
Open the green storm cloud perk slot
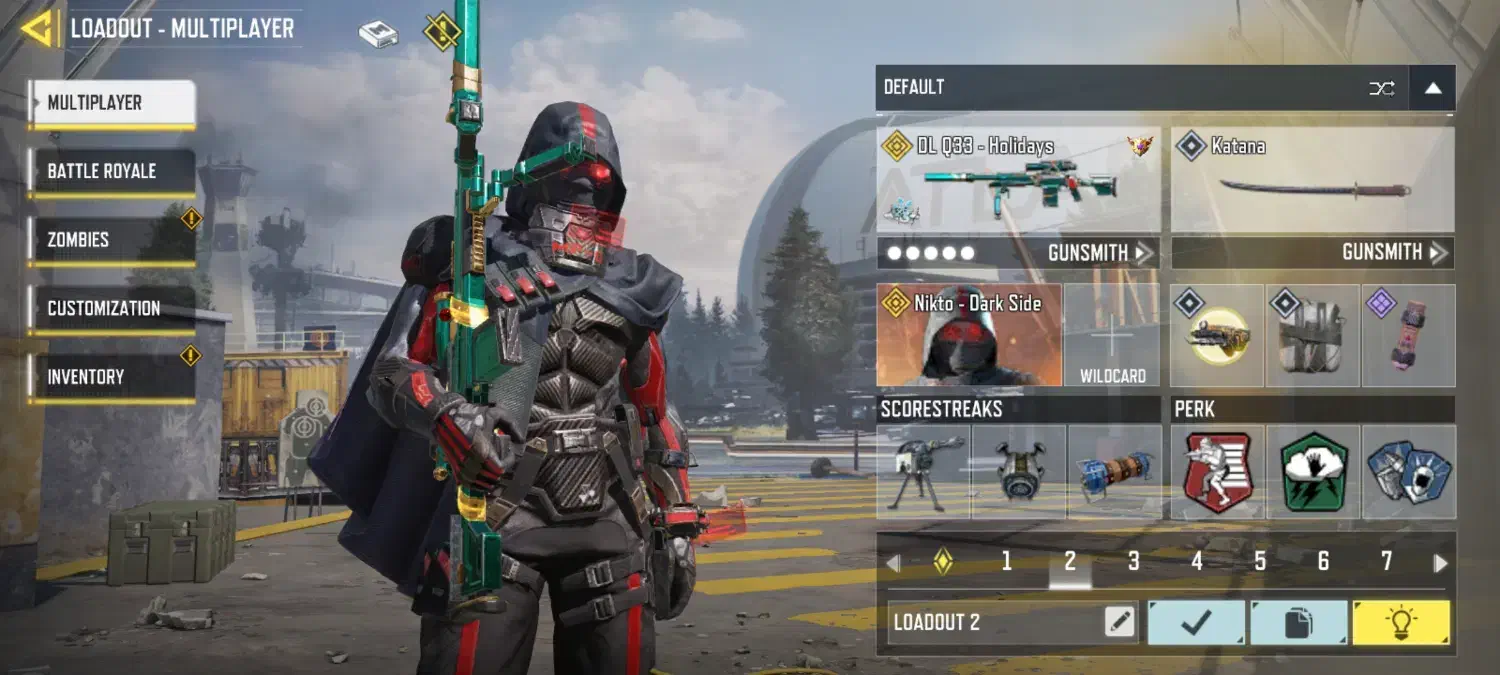coord(1313,471)
